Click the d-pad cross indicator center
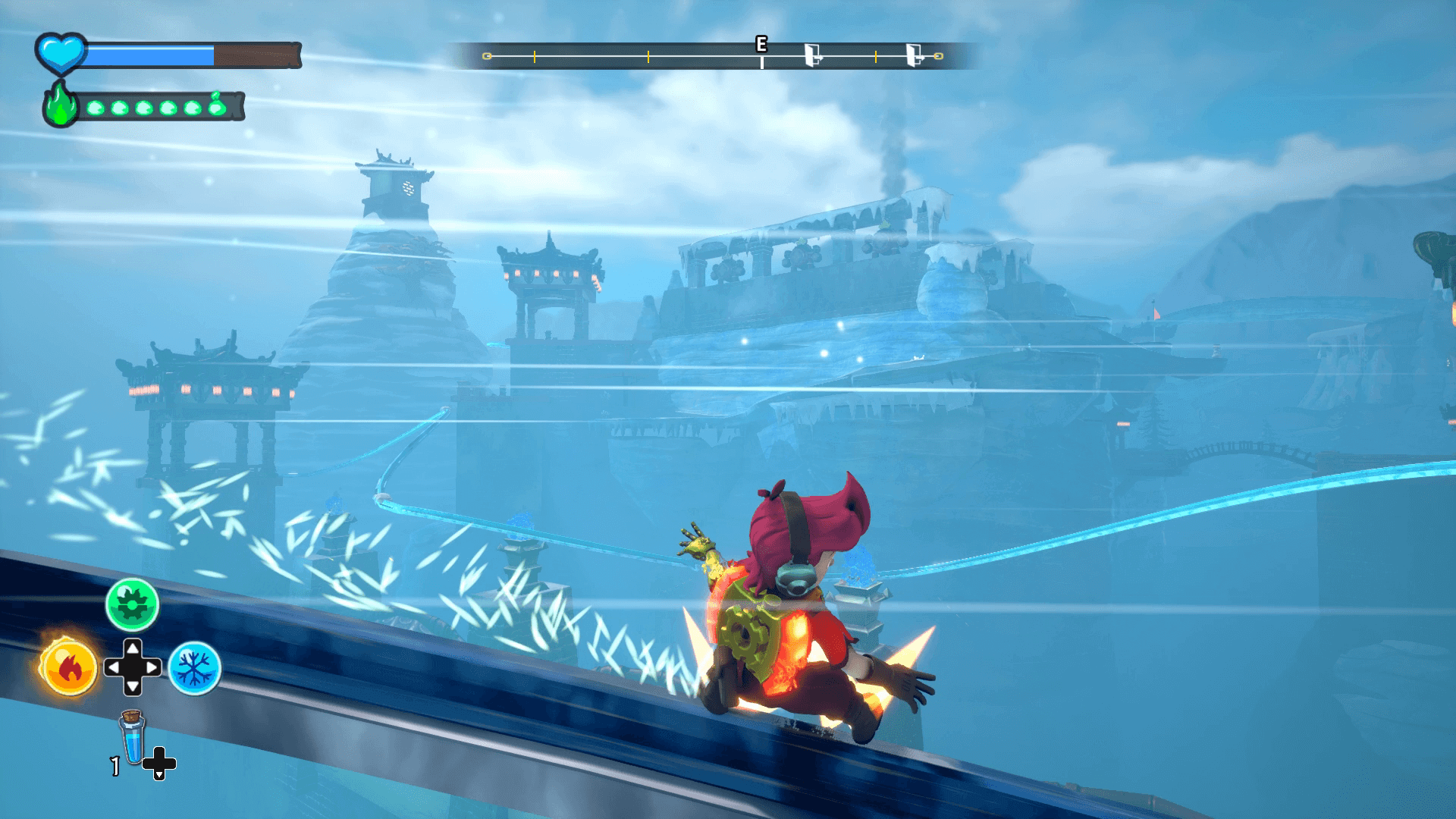Screen dimensions: 1456x819 click(133, 668)
